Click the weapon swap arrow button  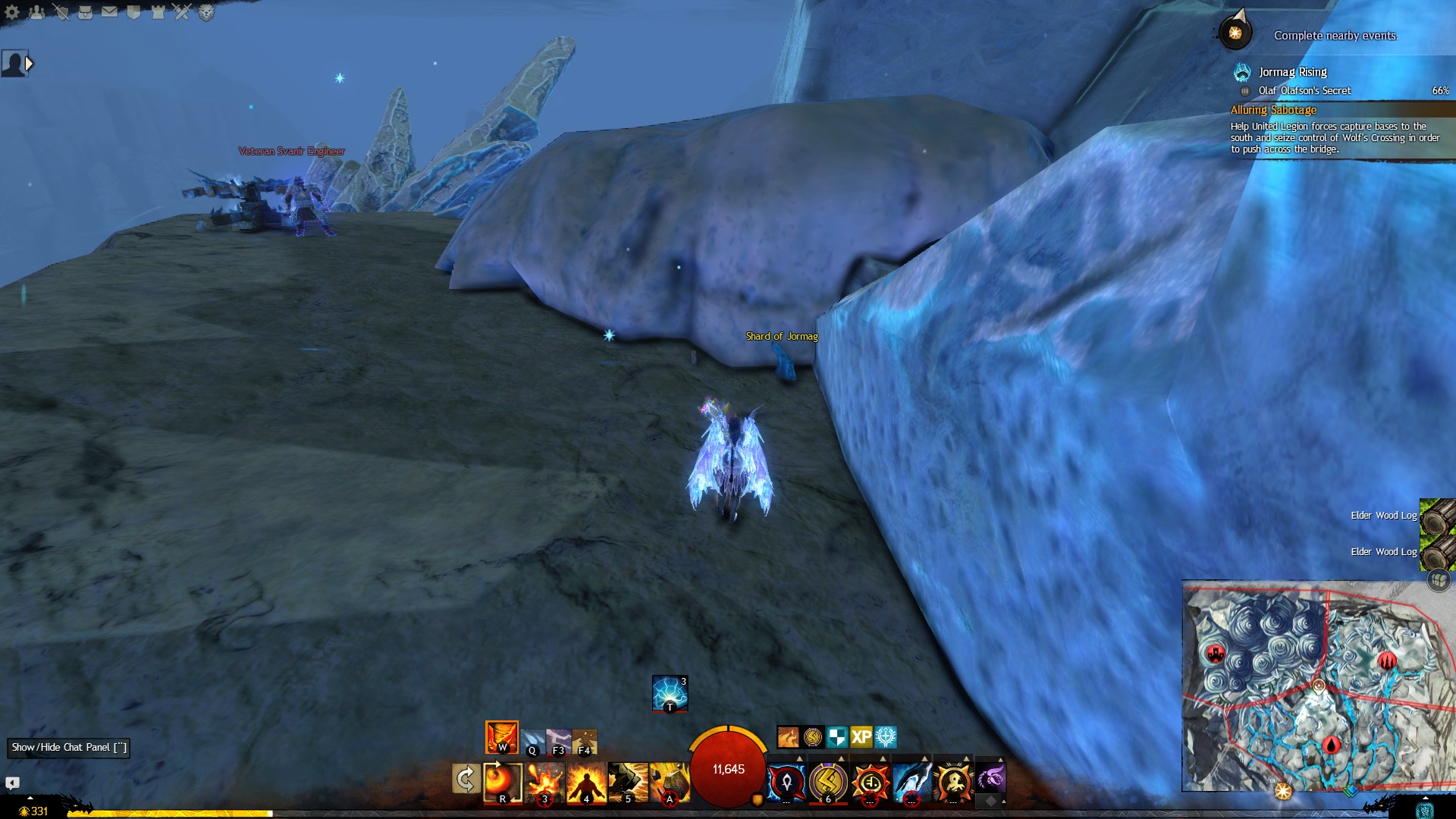pyautogui.click(x=465, y=779)
